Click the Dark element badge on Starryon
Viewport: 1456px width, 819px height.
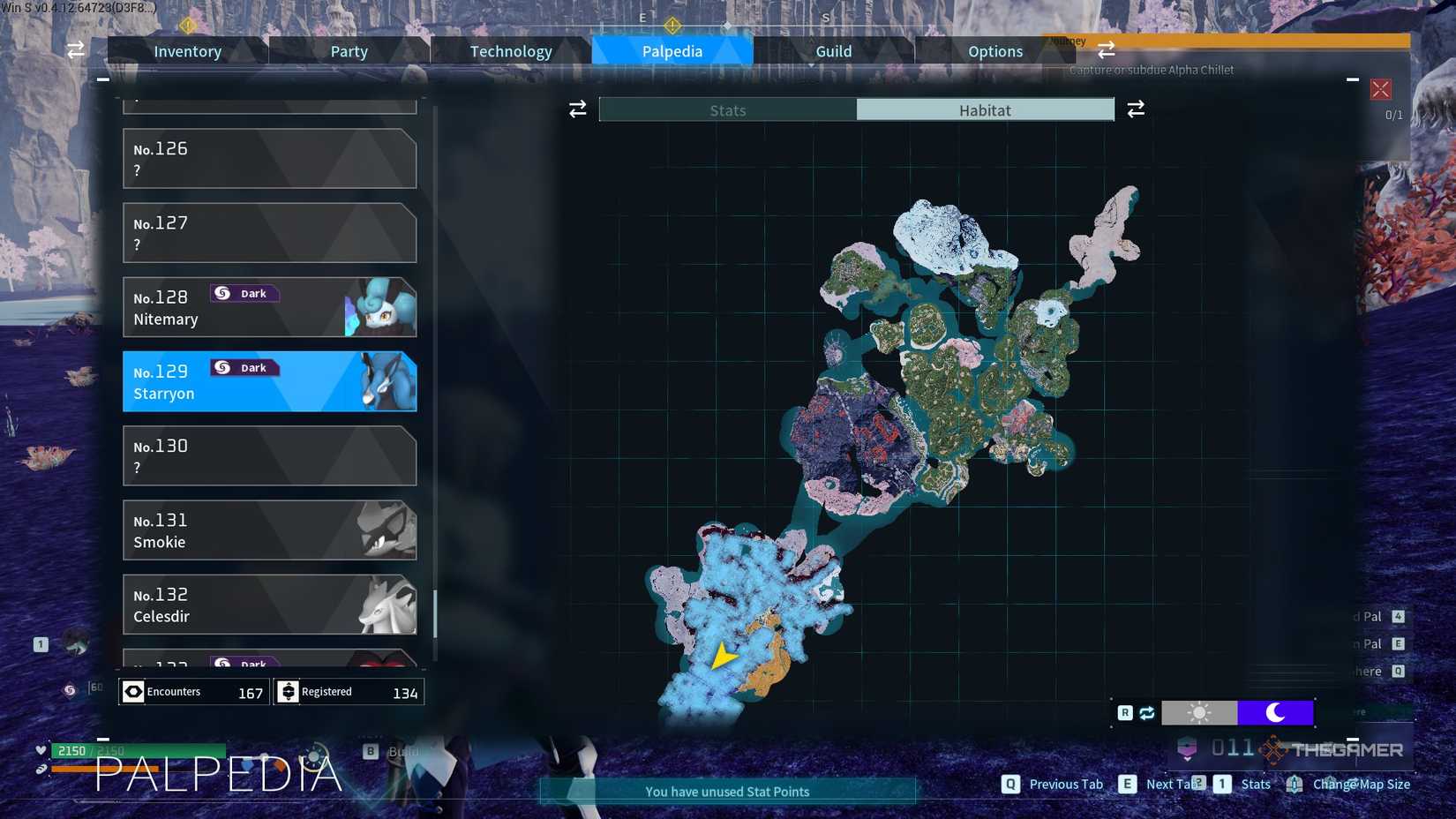[244, 367]
